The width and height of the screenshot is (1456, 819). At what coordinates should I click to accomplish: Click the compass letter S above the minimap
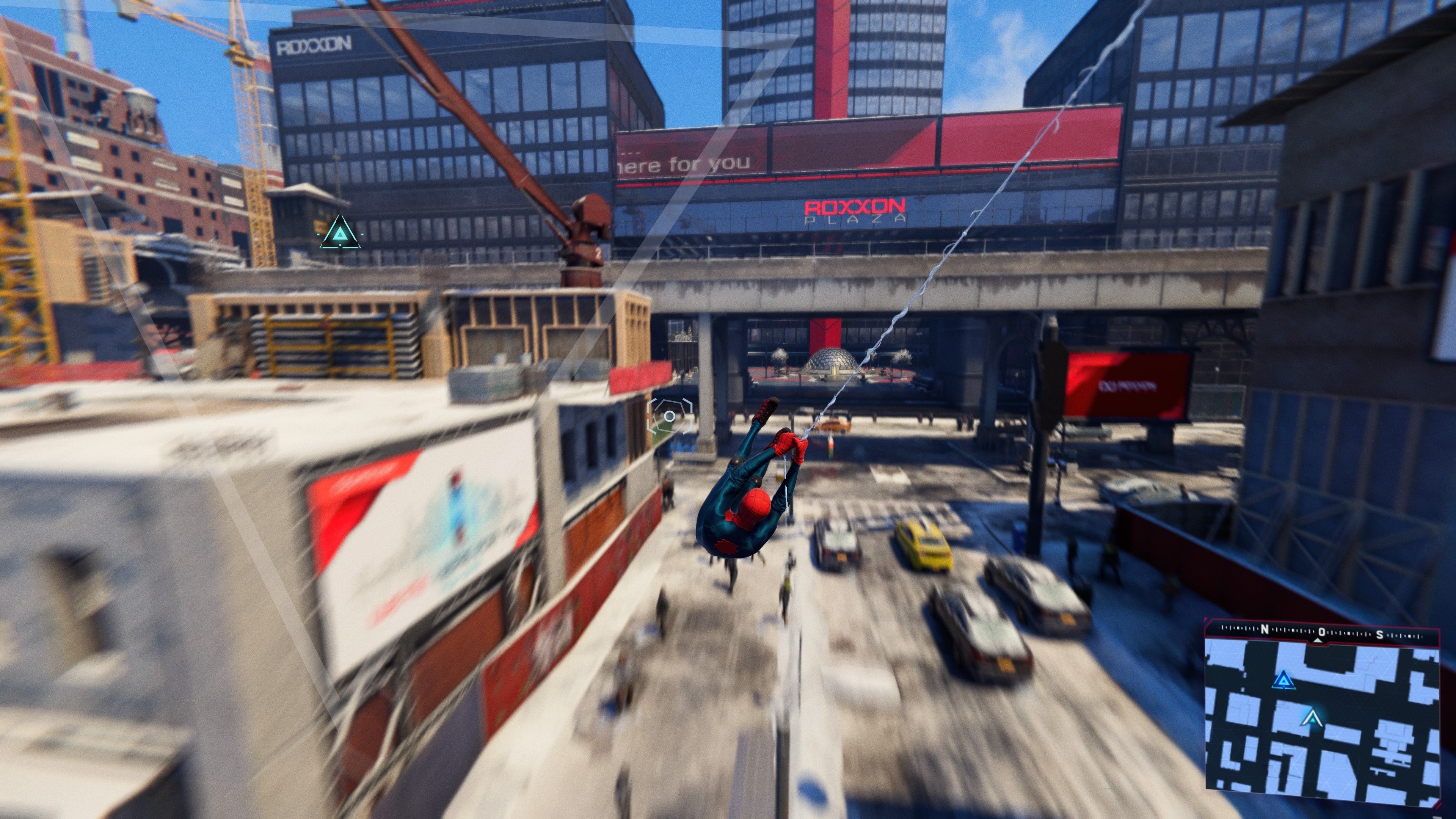[1380, 635]
